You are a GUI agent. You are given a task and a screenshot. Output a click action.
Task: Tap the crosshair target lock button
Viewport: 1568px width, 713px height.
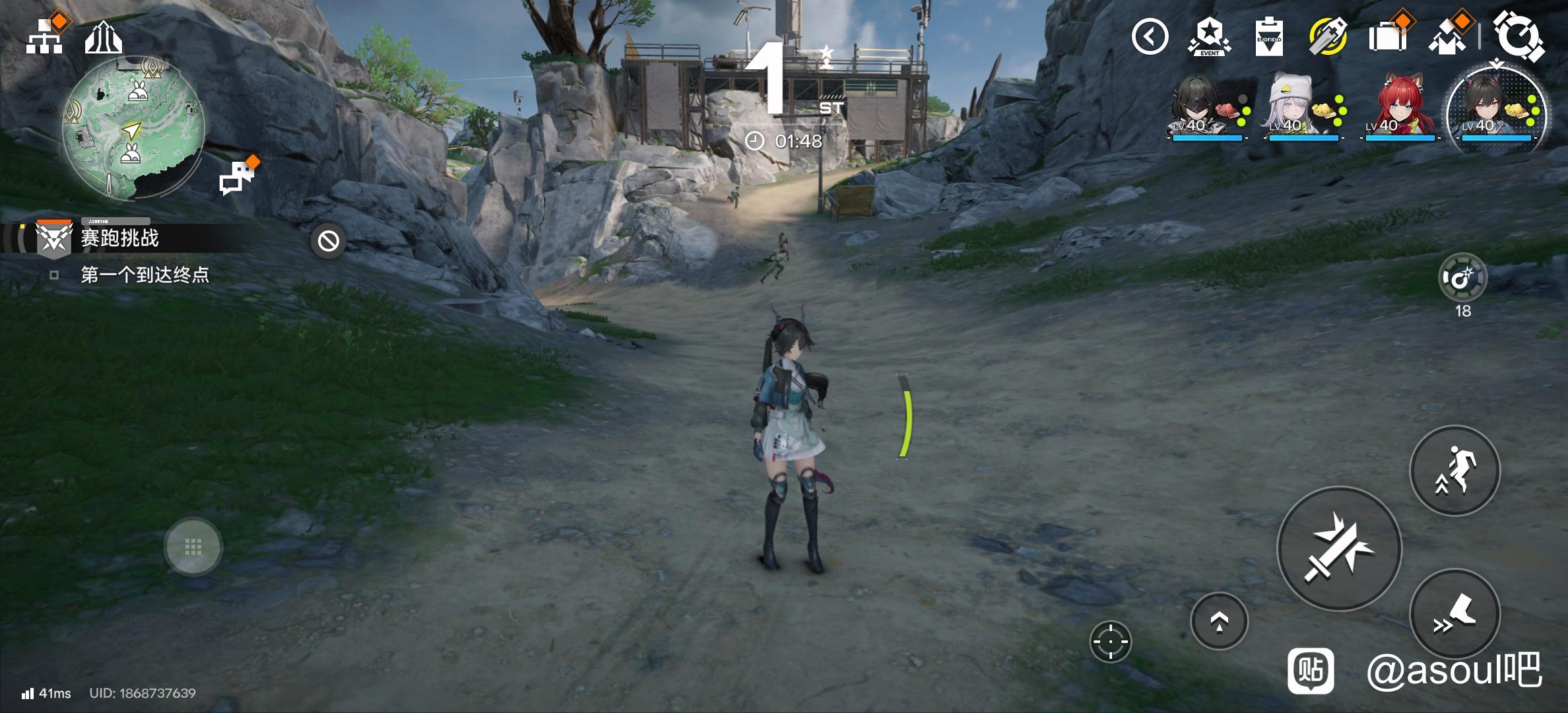[x=1110, y=641]
